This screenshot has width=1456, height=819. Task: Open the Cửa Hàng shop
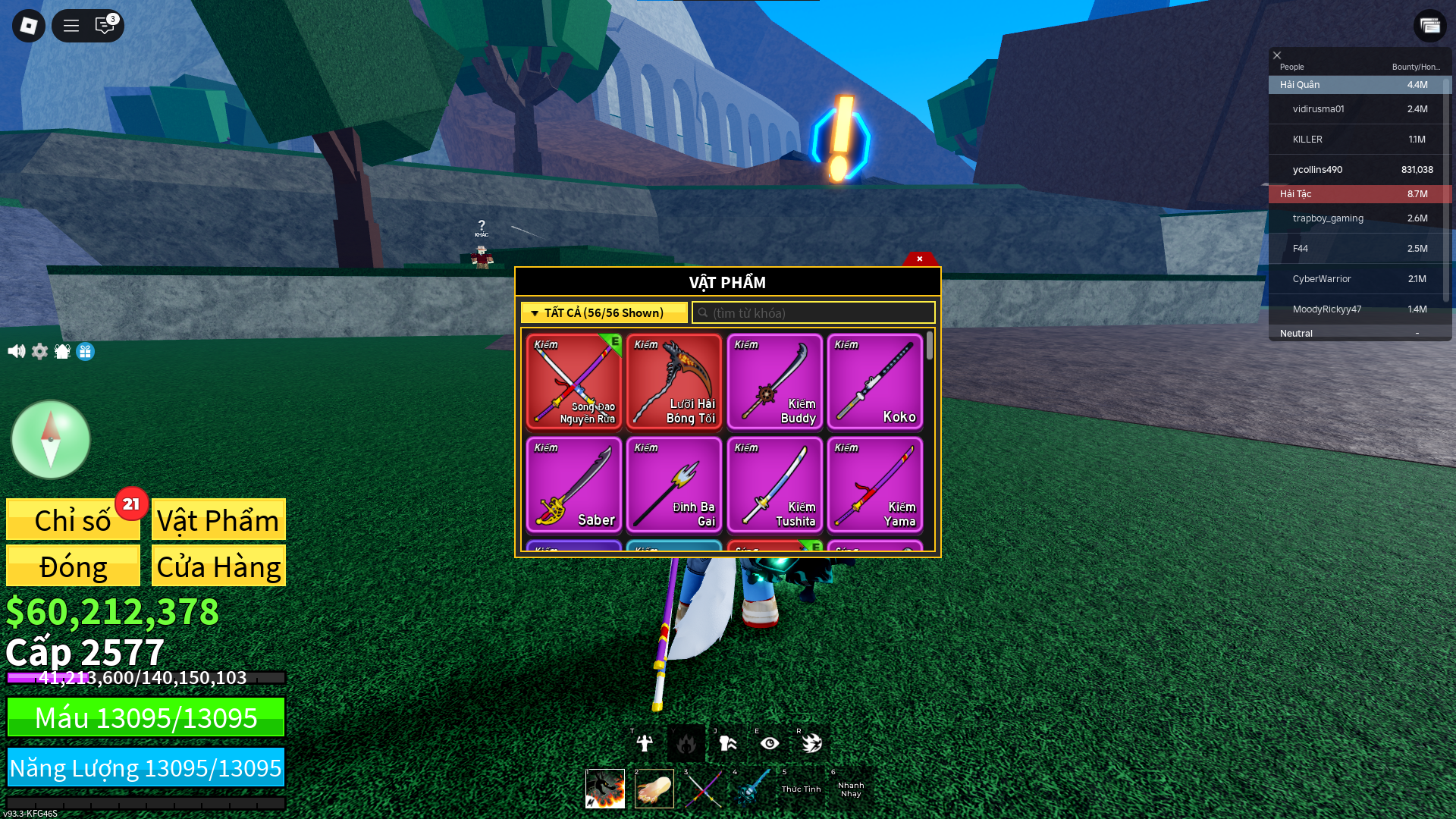[218, 566]
